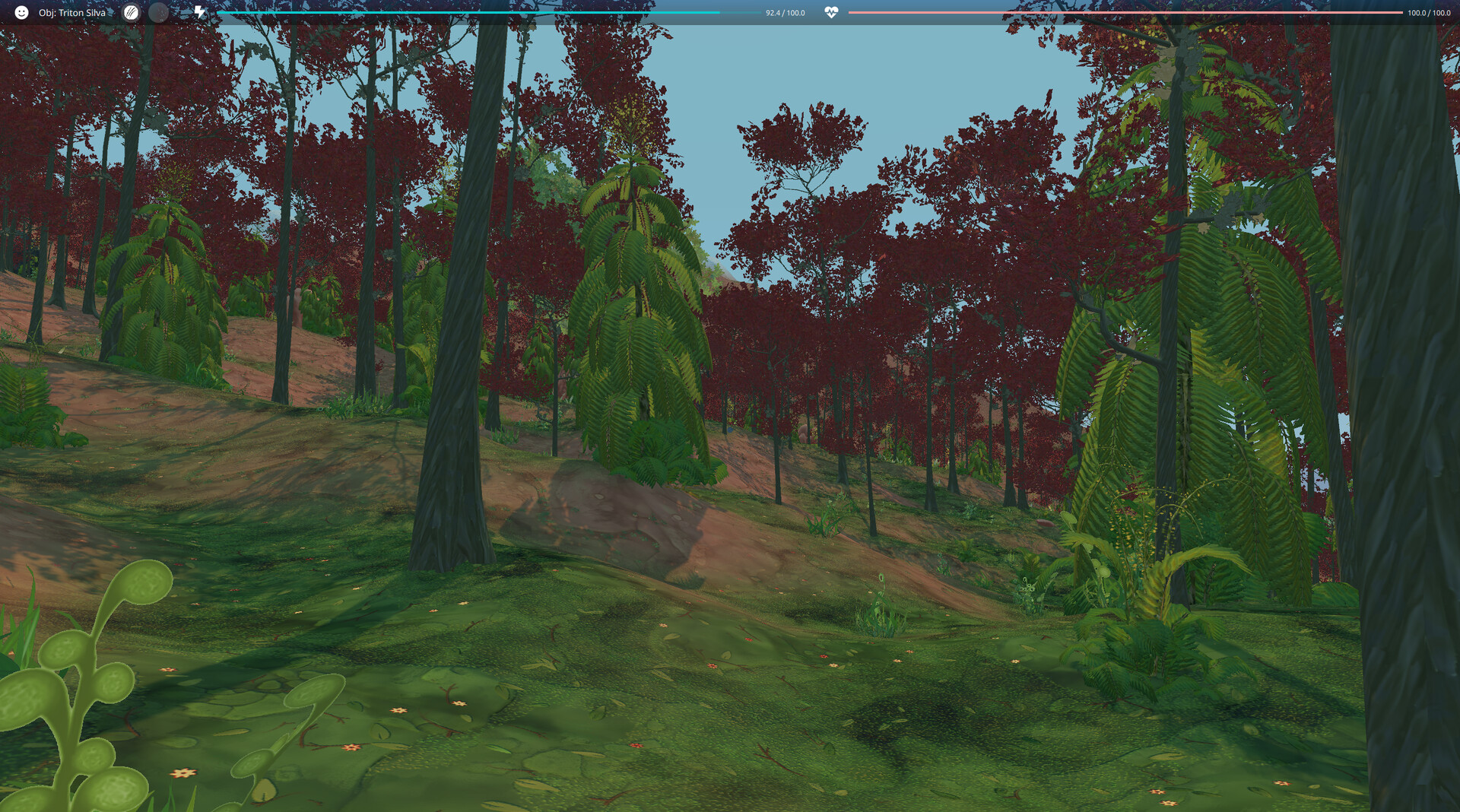
Task: Click the darkened circular ability icon
Action: (x=158, y=12)
